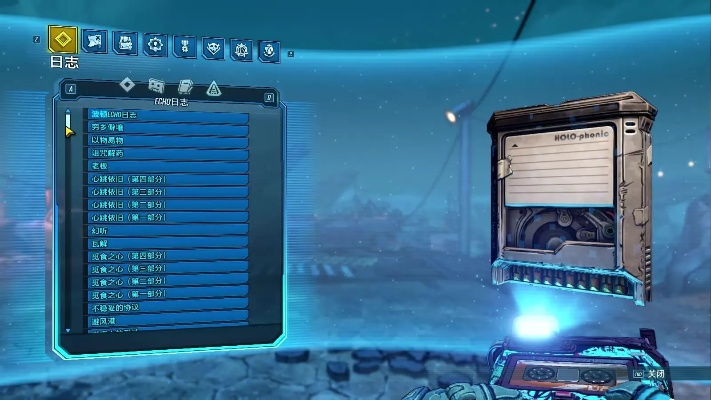Switch to the map tab icon
Viewport: 711px width, 400px height.
95,42
